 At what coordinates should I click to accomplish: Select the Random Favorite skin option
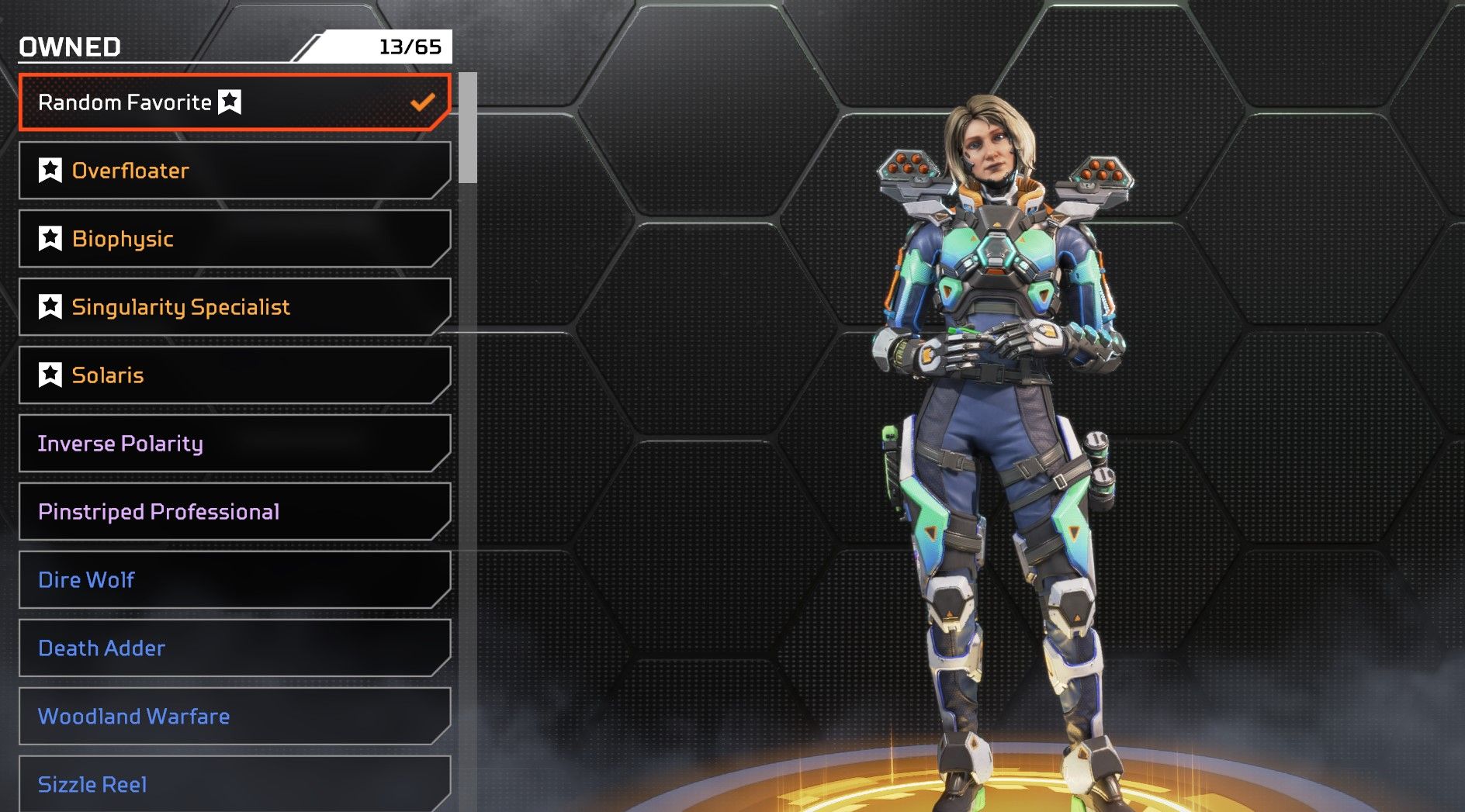(x=233, y=102)
